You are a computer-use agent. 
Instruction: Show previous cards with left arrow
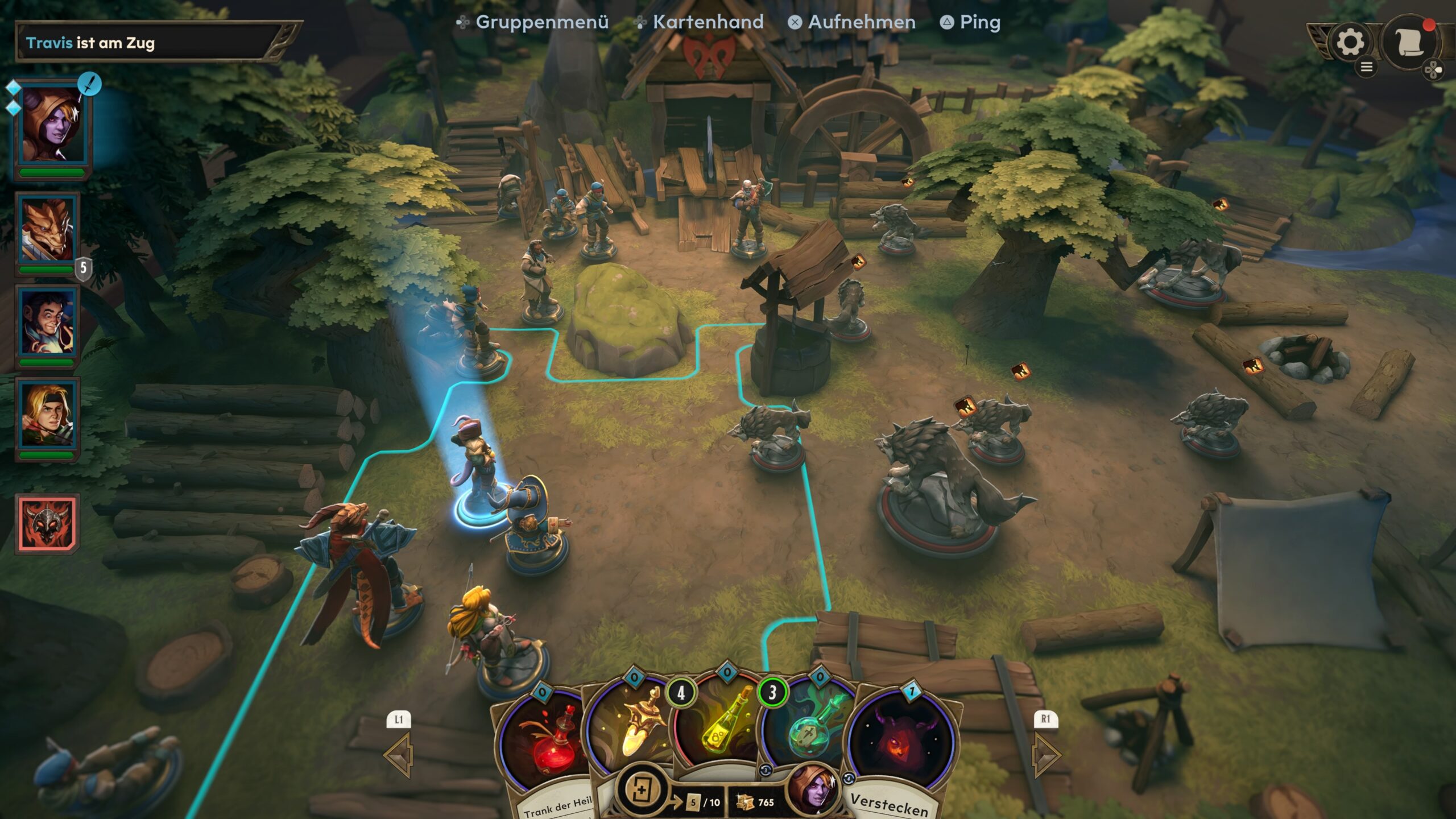399,755
